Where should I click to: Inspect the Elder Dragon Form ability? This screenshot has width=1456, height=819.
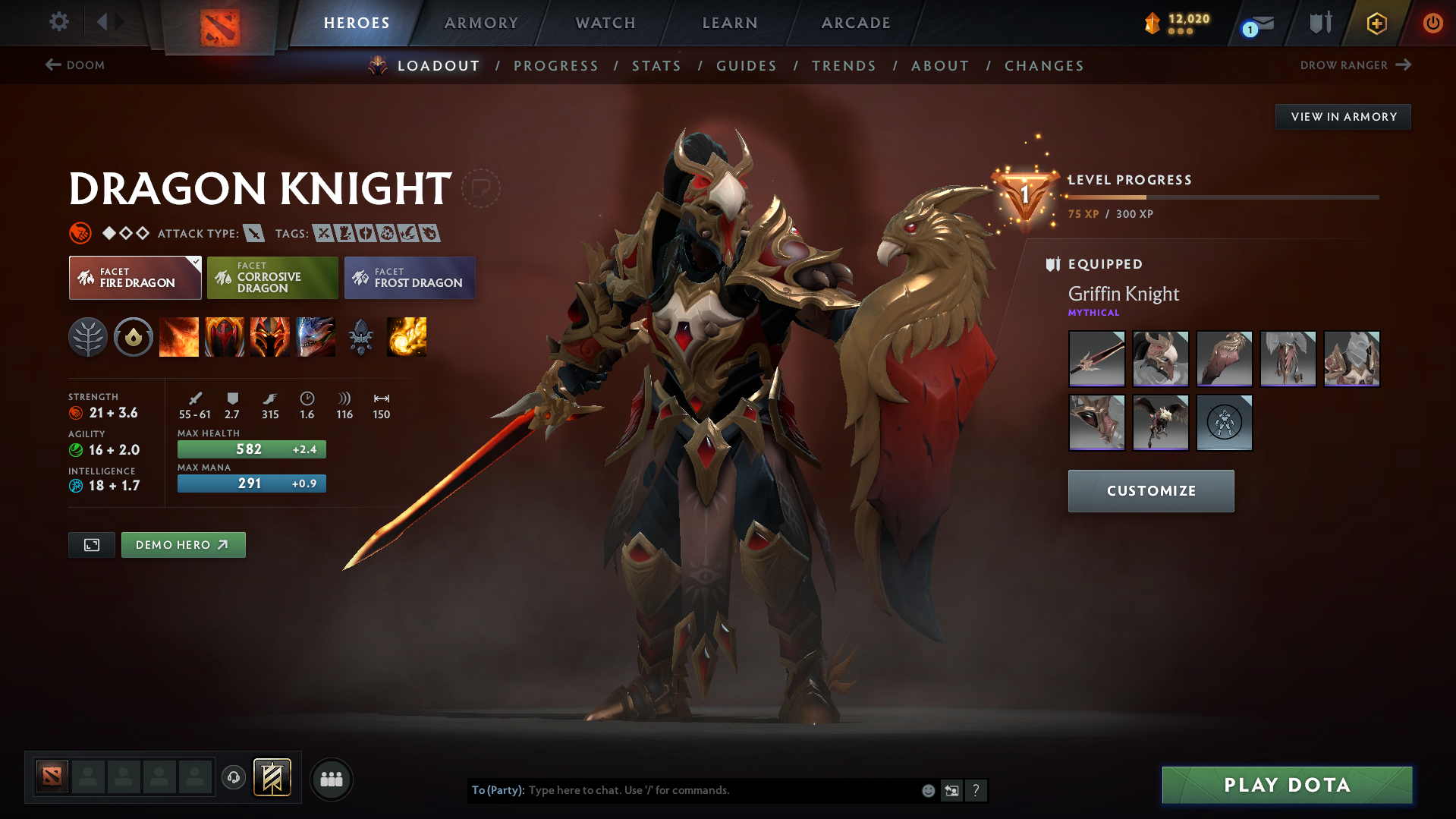(x=316, y=337)
